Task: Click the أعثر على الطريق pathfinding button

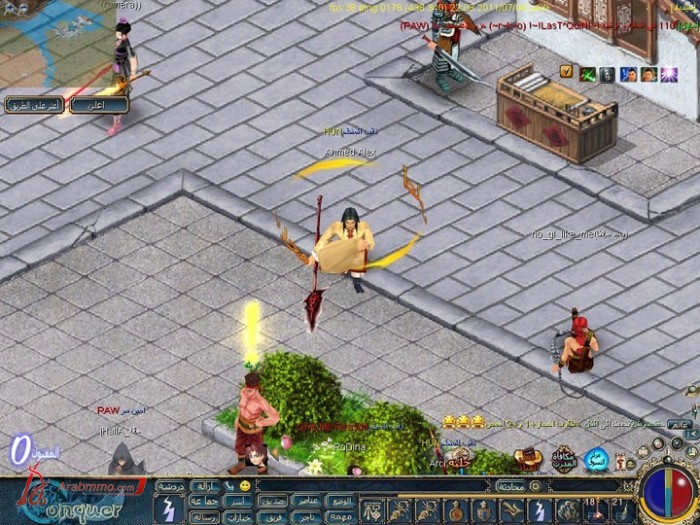Action: pos(35,104)
